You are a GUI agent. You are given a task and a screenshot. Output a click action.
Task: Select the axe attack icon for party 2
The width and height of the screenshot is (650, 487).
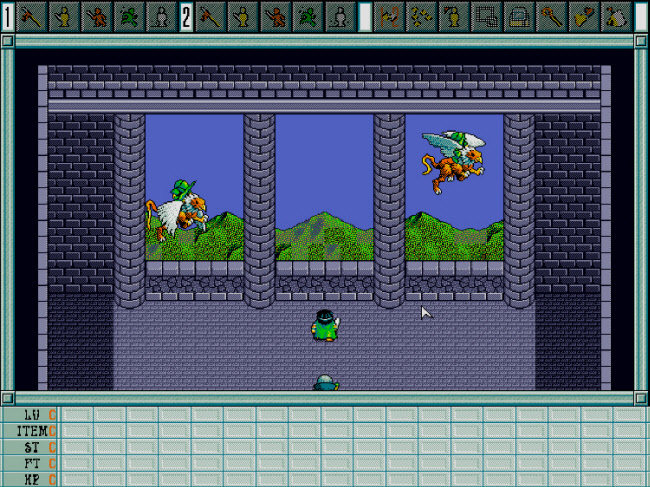(210, 16)
